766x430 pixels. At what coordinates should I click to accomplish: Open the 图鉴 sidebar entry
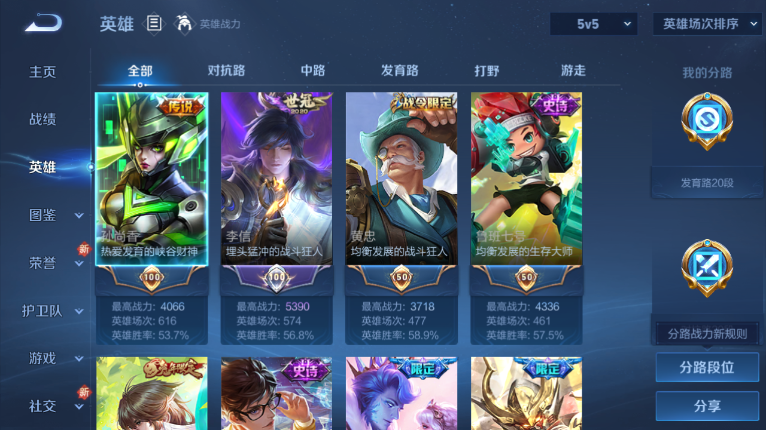pos(42,215)
